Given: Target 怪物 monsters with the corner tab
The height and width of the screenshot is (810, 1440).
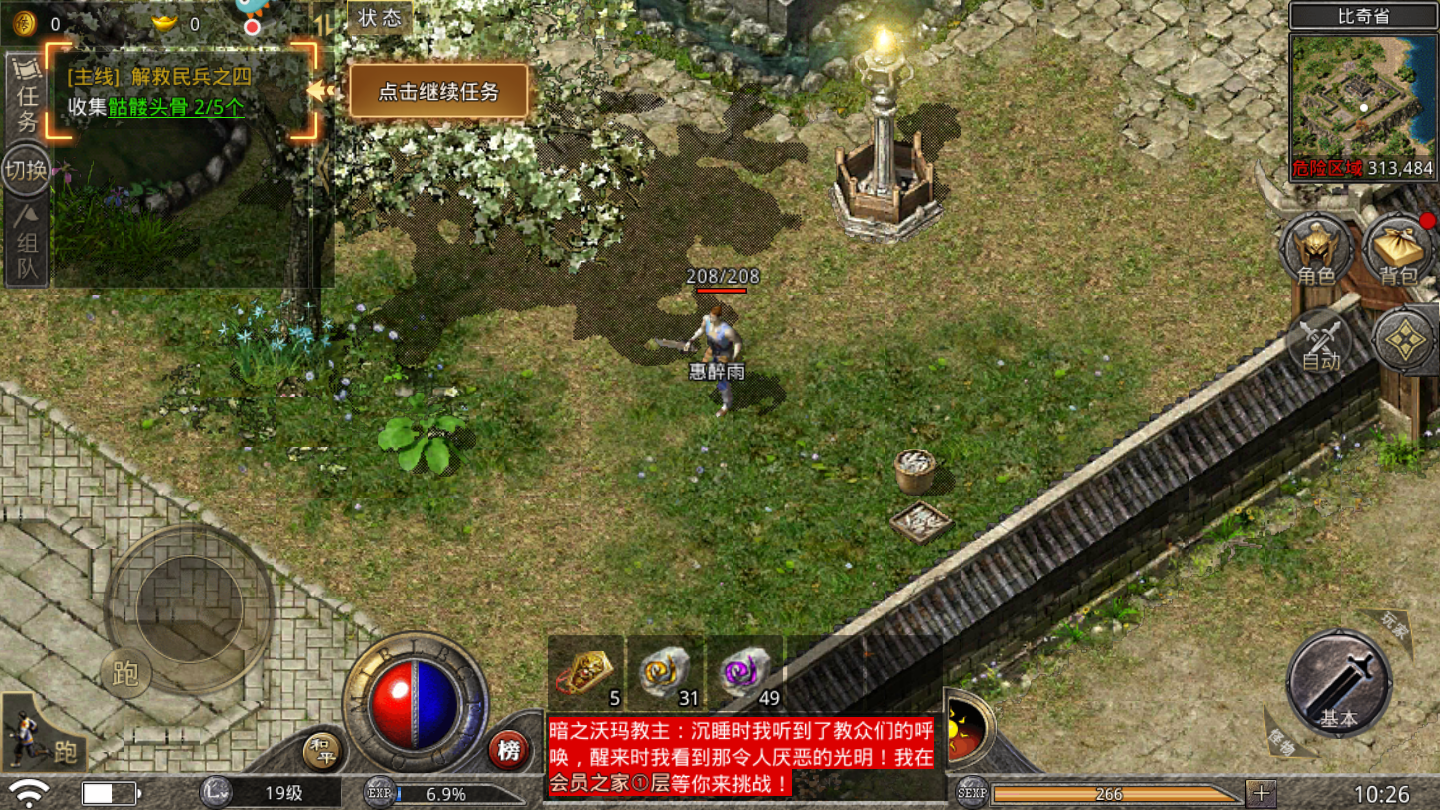Looking at the screenshot, I should pyautogui.click(x=1282, y=739).
